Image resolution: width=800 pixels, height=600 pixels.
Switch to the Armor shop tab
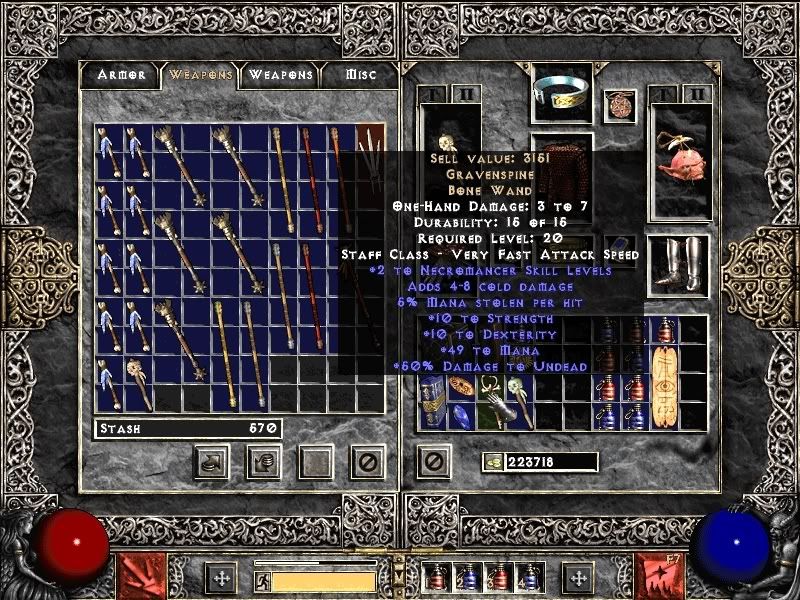coord(121,74)
